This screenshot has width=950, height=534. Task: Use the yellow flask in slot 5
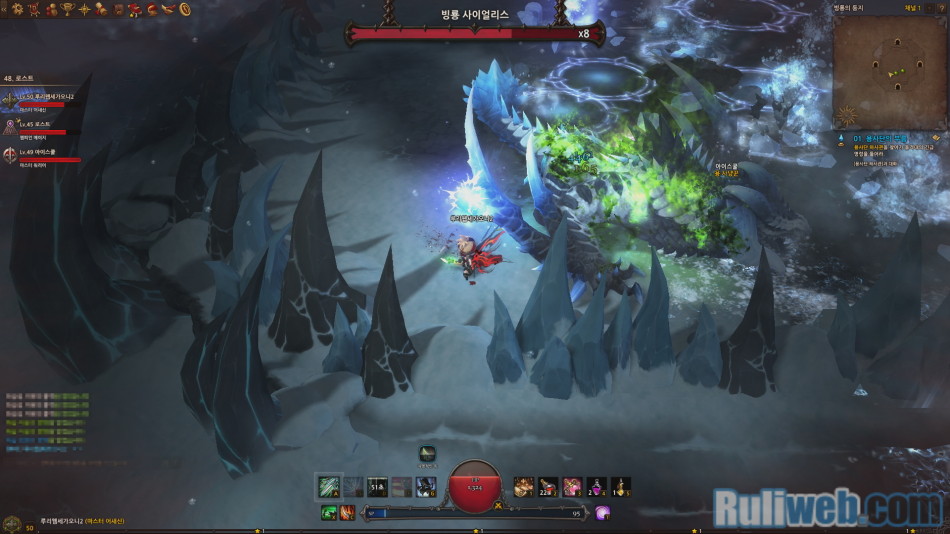[x=621, y=487]
